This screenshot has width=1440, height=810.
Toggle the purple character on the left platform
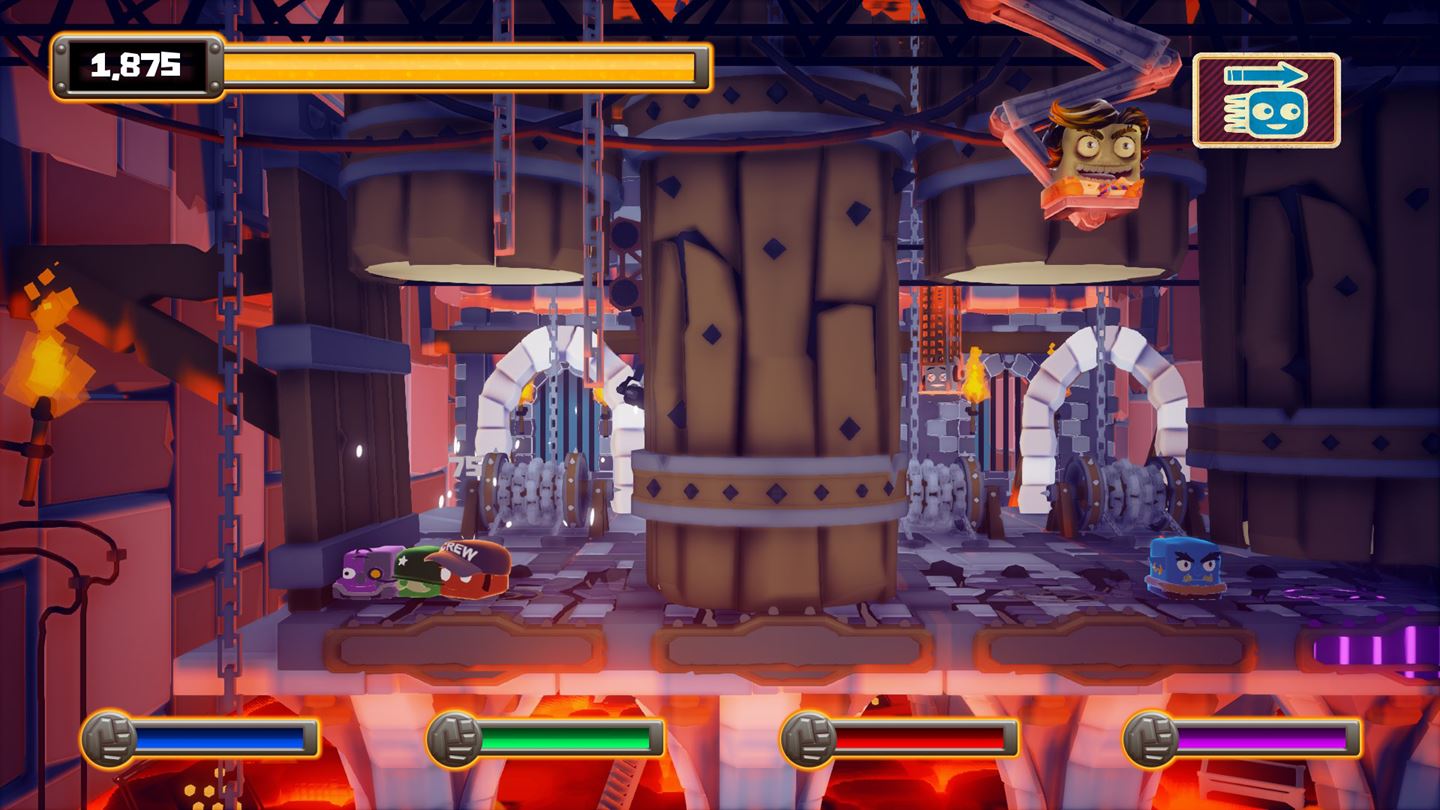[367, 575]
